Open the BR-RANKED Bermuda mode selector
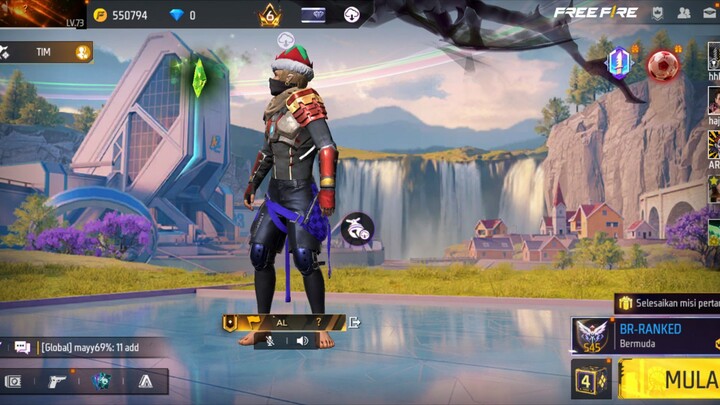Image resolution: width=720 pixels, height=405 pixels. [645, 335]
